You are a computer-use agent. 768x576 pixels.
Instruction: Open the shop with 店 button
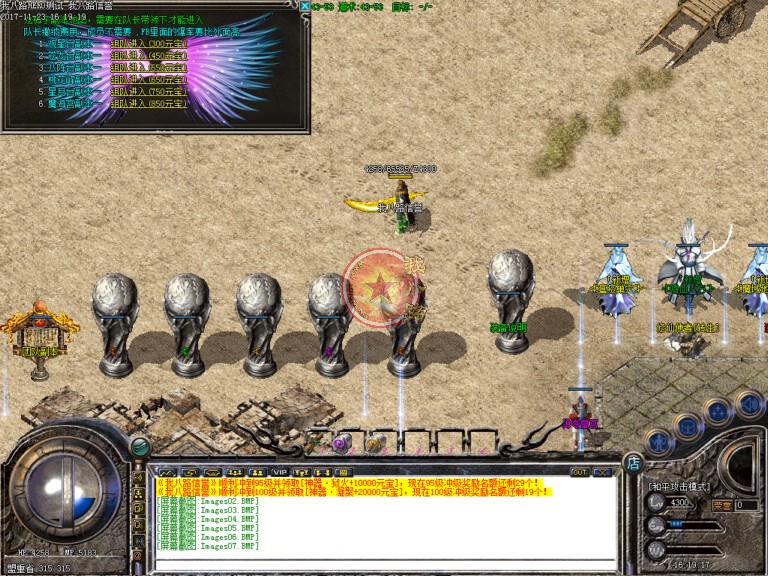[632, 462]
